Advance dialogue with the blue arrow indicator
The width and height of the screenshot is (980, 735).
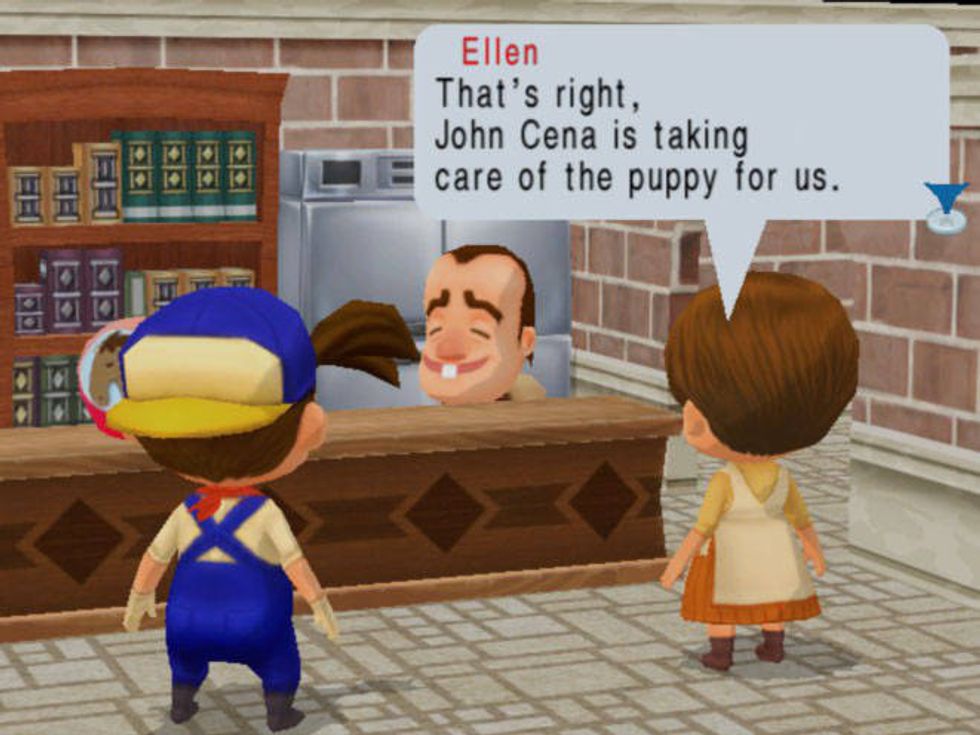[x=945, y=199]
